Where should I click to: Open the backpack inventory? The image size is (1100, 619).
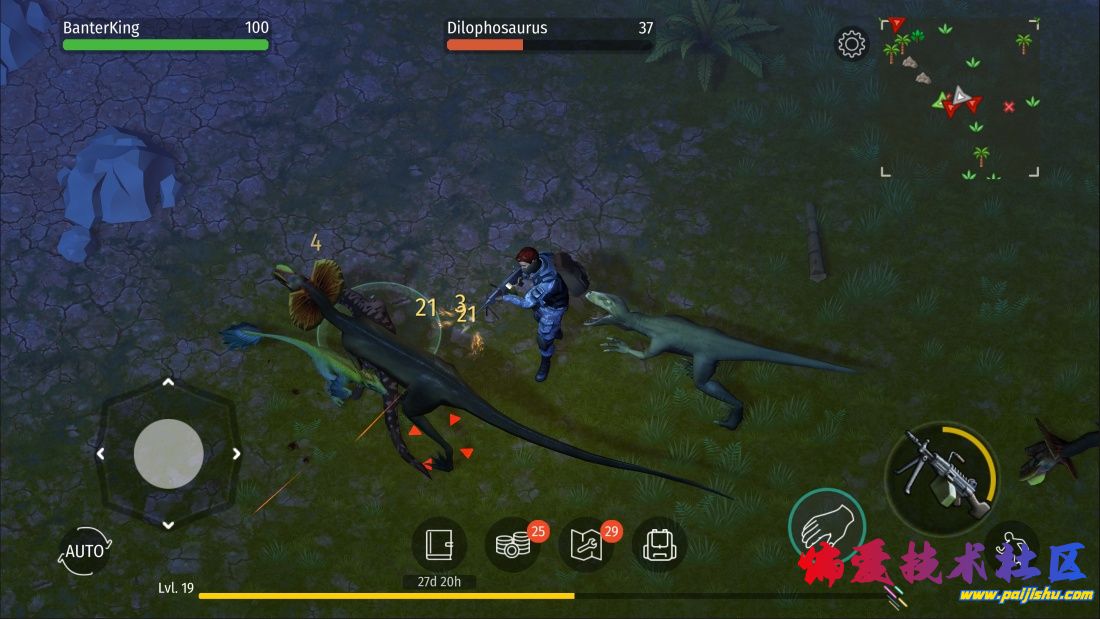tap(659, 545)
